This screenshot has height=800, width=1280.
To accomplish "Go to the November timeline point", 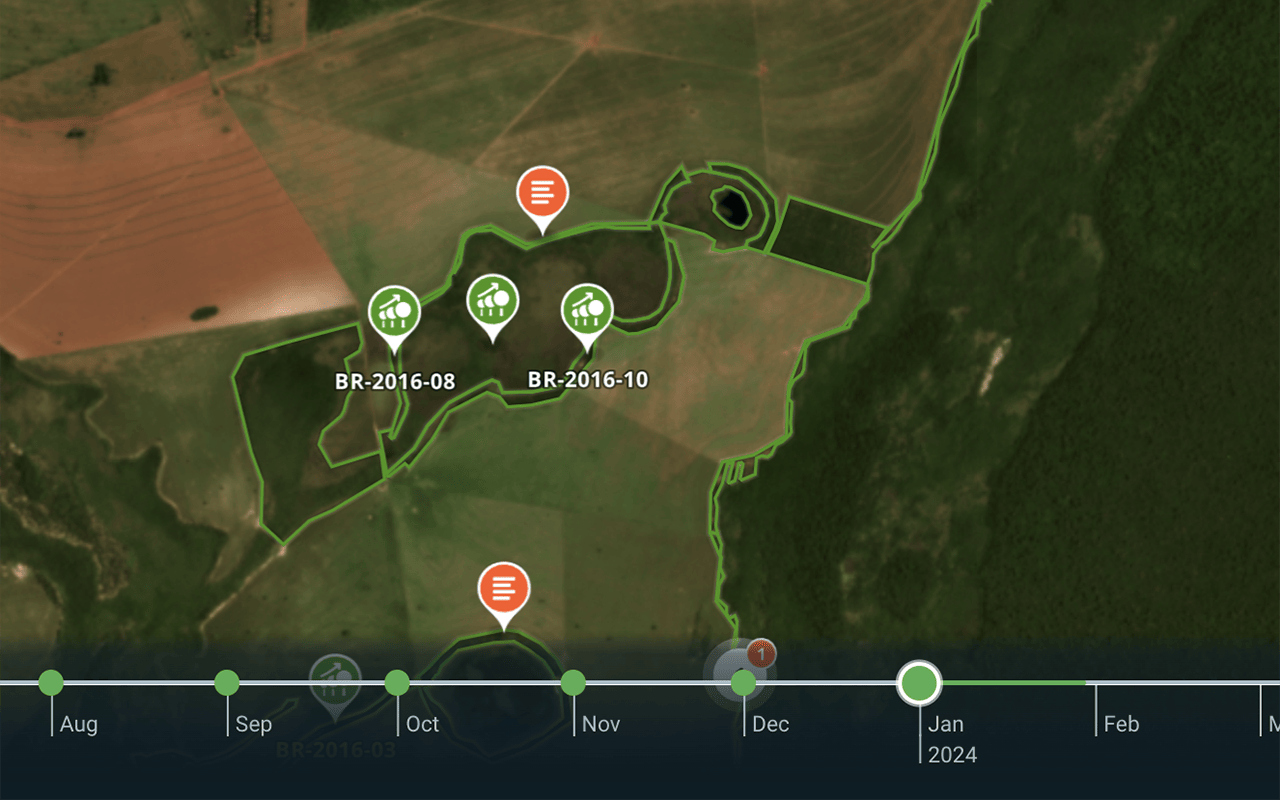I will (573, 683).
